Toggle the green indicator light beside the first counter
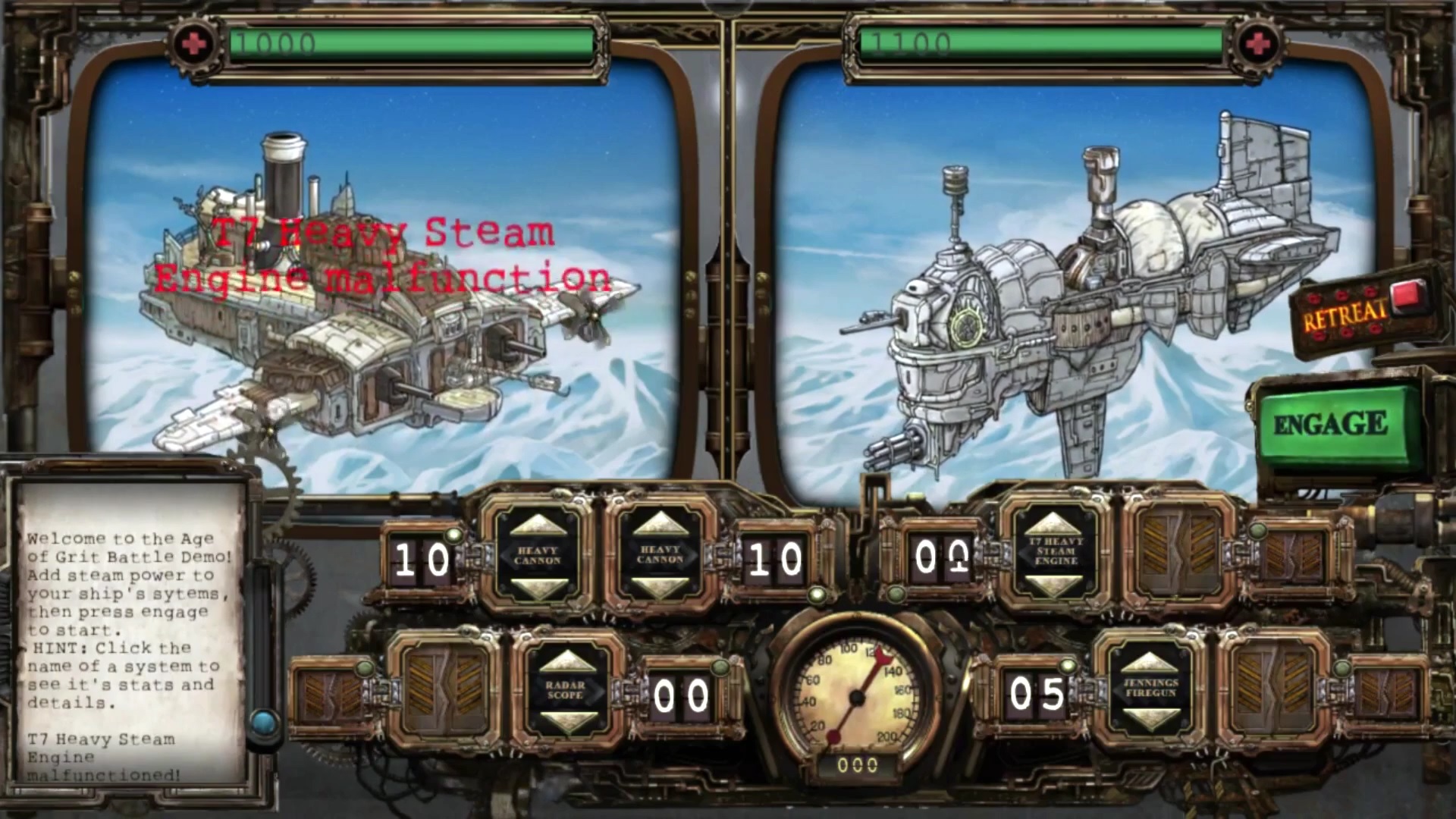Screen dimensions: 1456x819 (453, 535)
